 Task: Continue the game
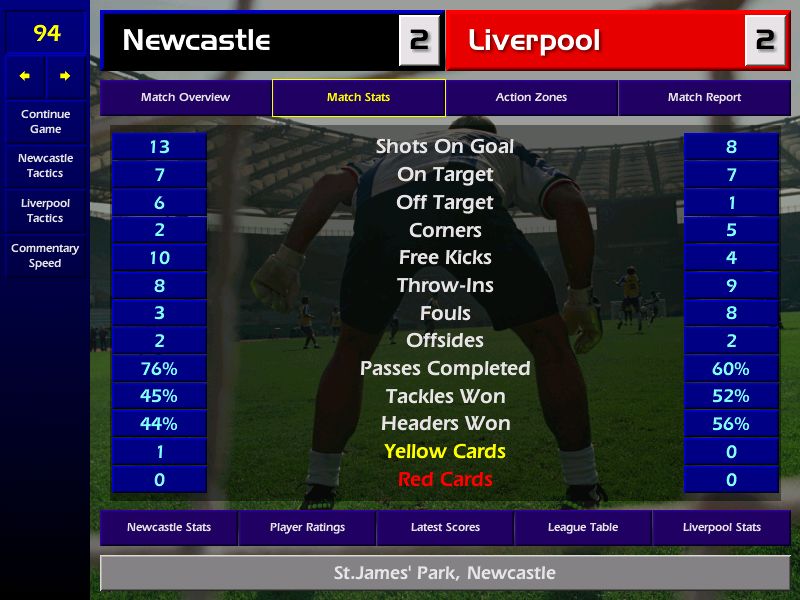(45, 121)
